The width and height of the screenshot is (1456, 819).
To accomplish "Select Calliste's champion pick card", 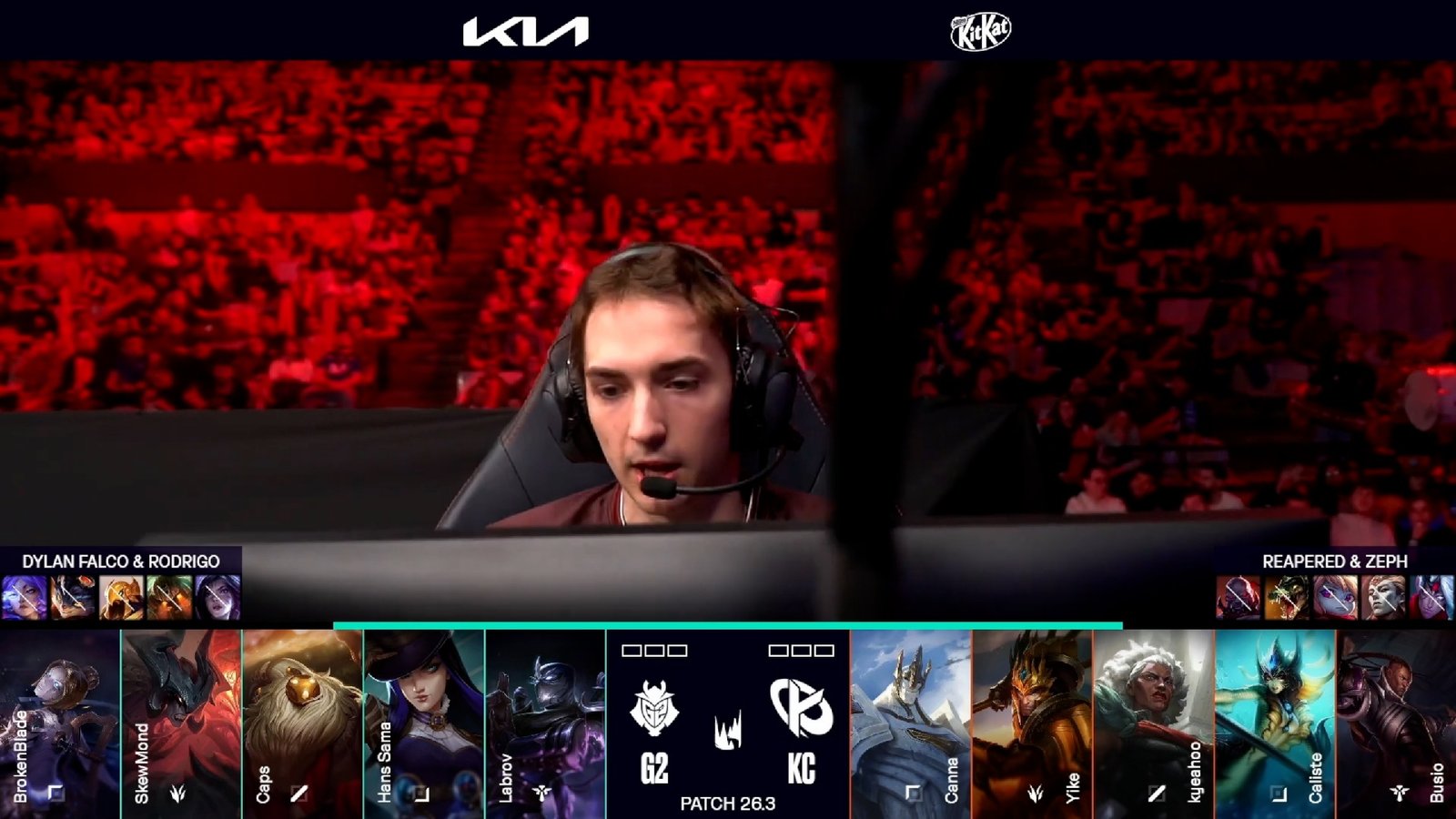I will pyautogui.click(x=1274, y=723).
